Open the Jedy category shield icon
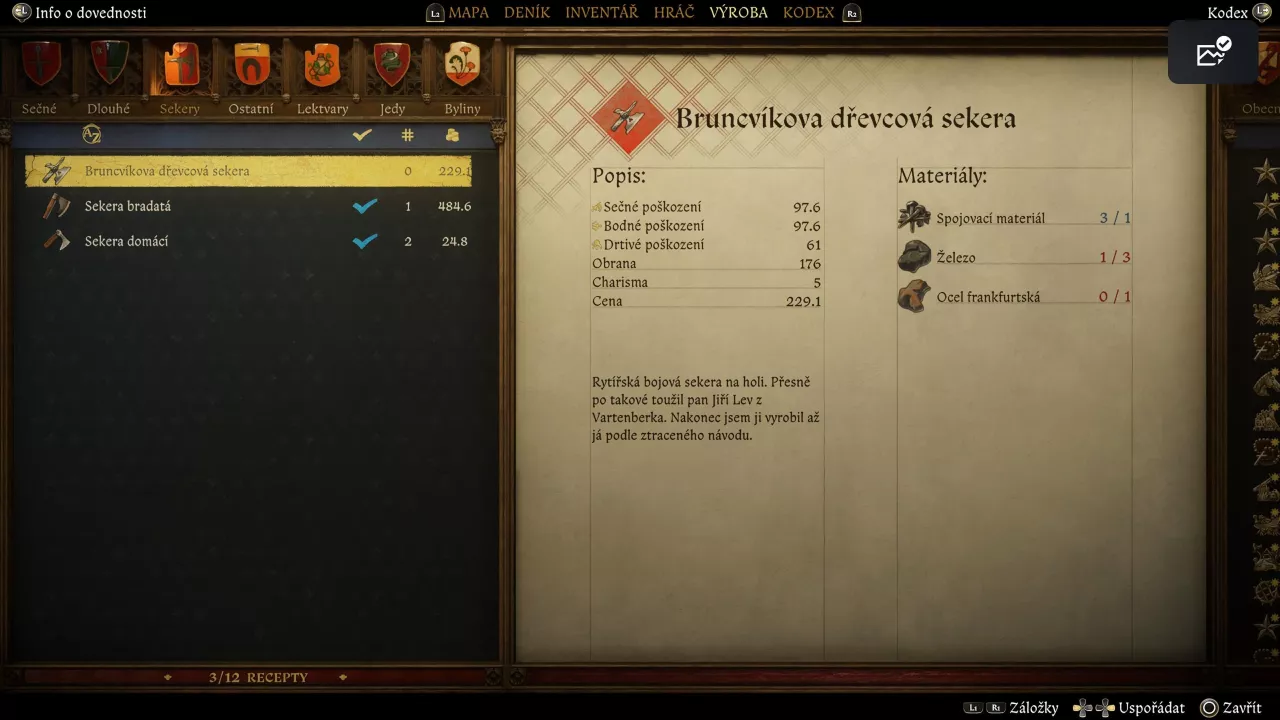 (391, 65)
